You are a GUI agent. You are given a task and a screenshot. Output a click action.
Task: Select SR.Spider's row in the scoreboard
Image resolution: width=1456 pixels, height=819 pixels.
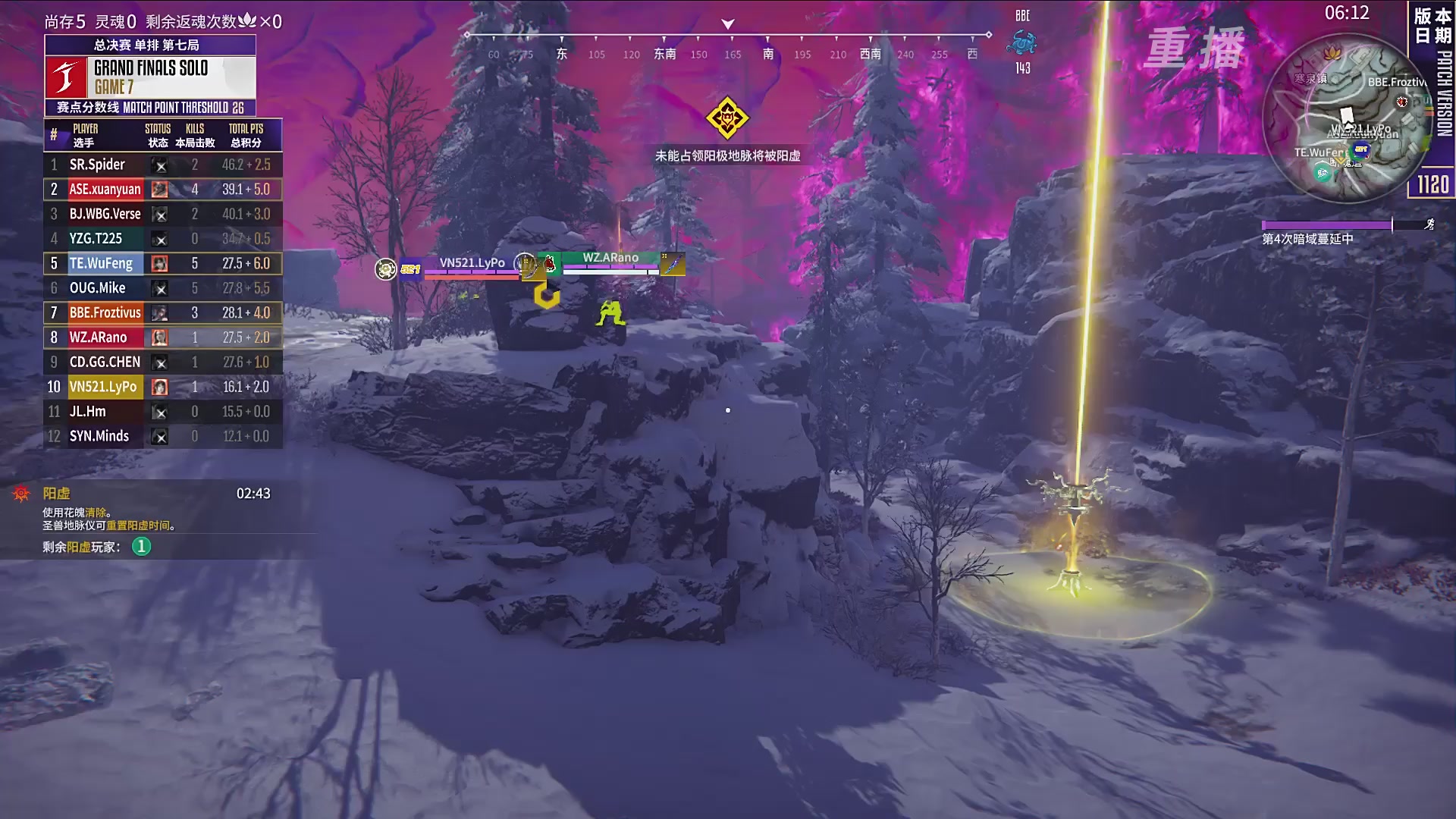[163, 165]
